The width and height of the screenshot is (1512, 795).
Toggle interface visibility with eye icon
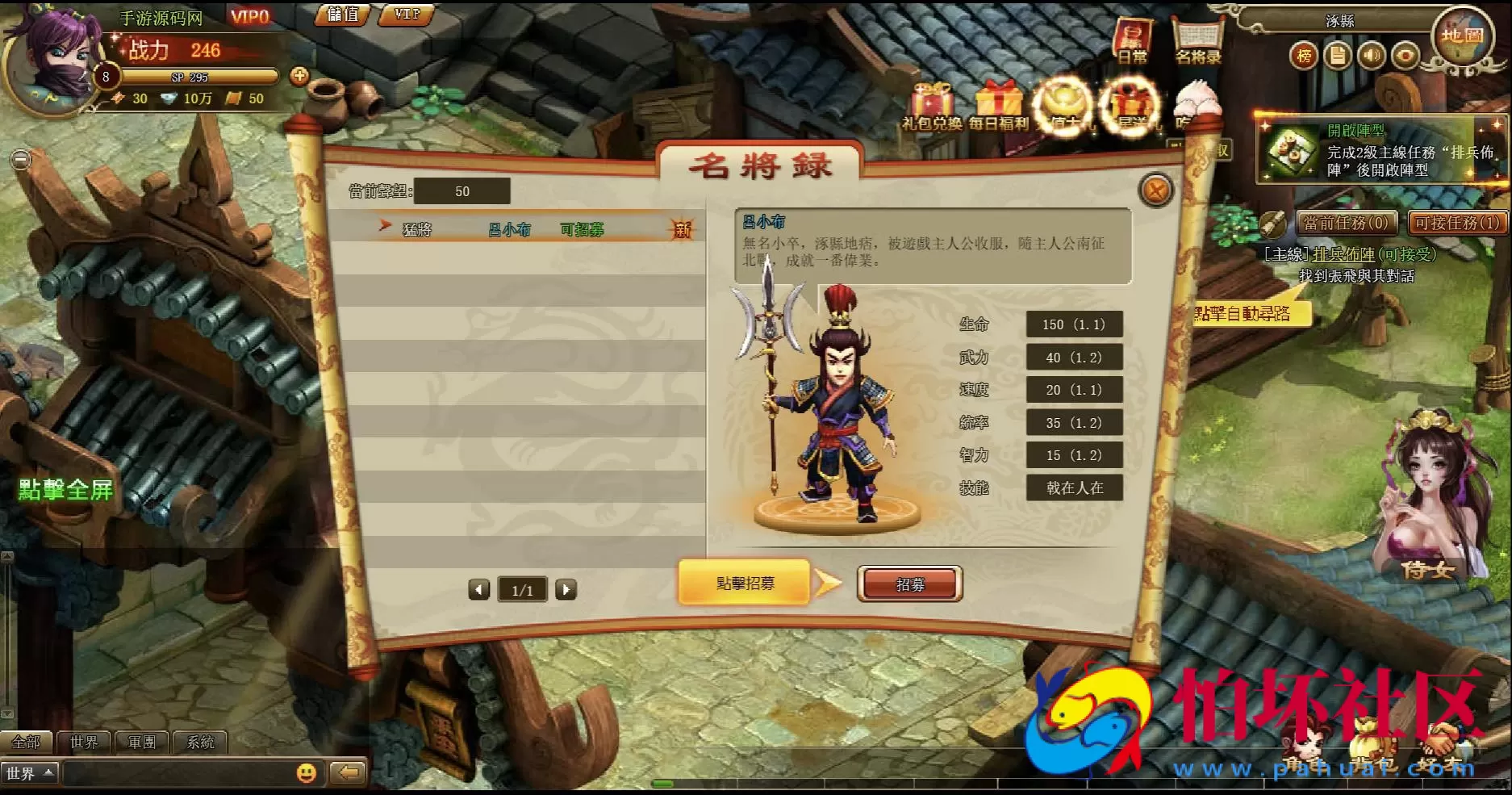1408,56
